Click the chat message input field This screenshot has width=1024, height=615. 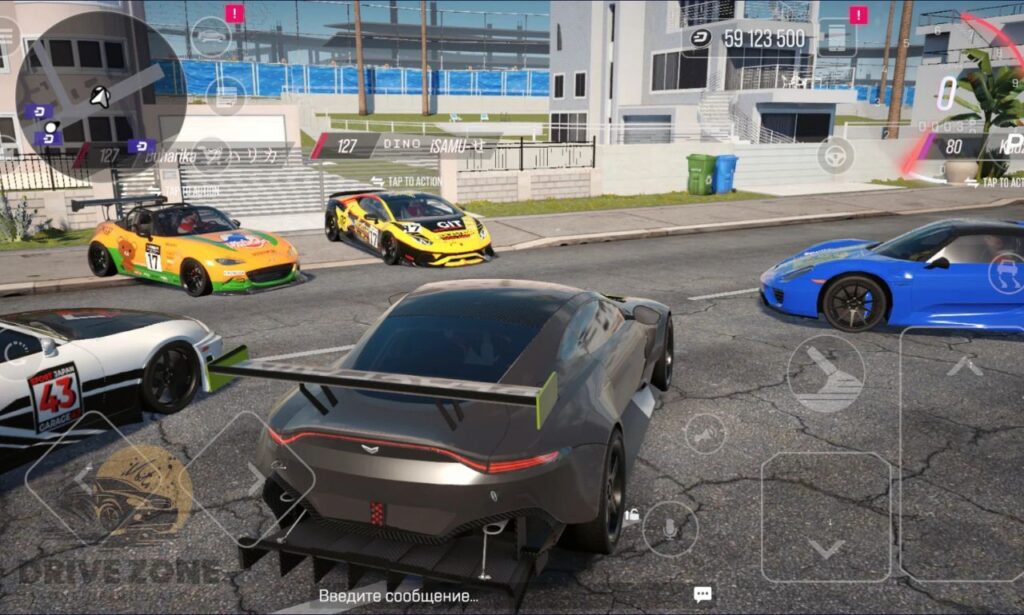(398, 596)
